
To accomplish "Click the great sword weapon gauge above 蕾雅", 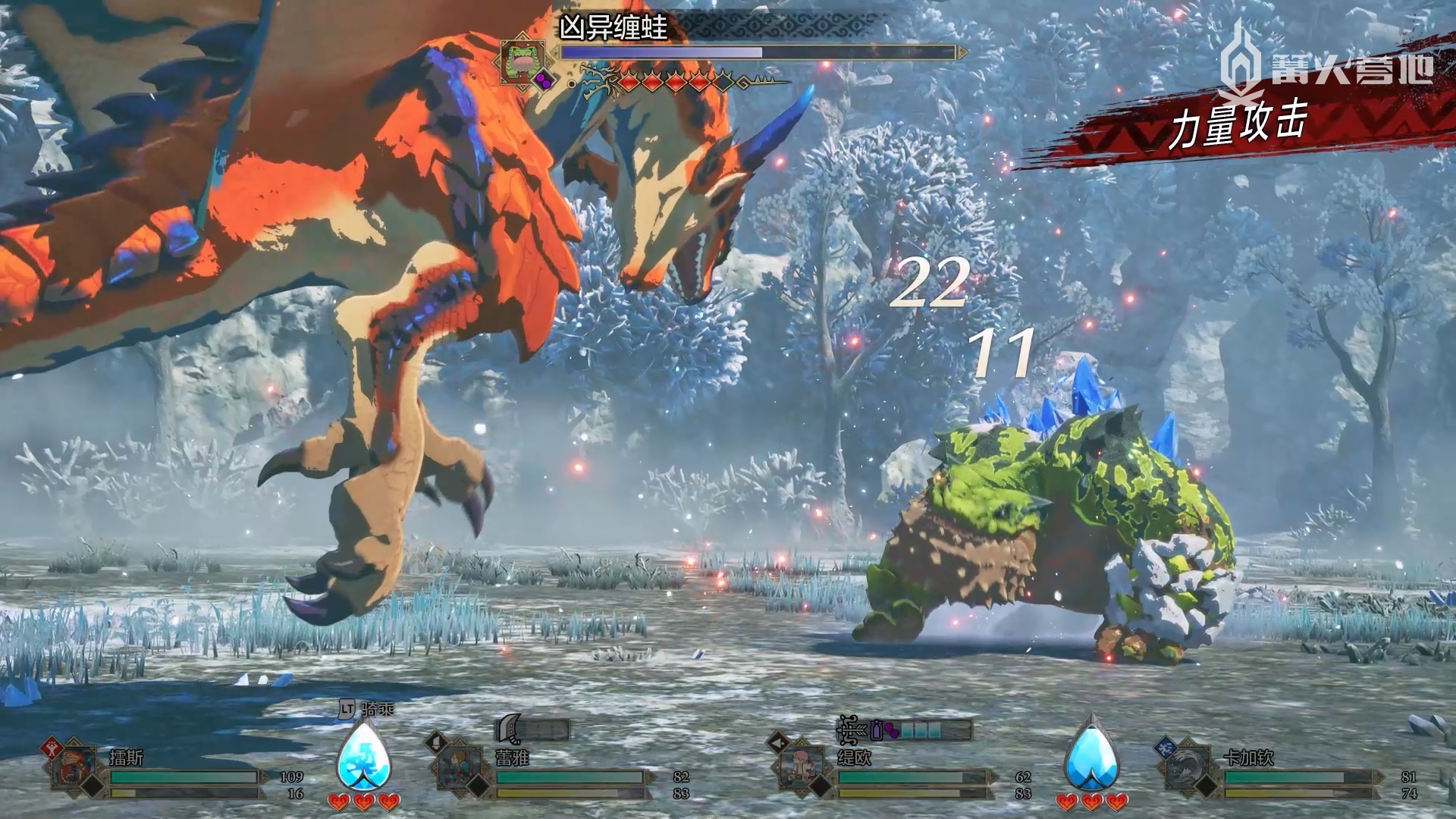I will (532, 730).
